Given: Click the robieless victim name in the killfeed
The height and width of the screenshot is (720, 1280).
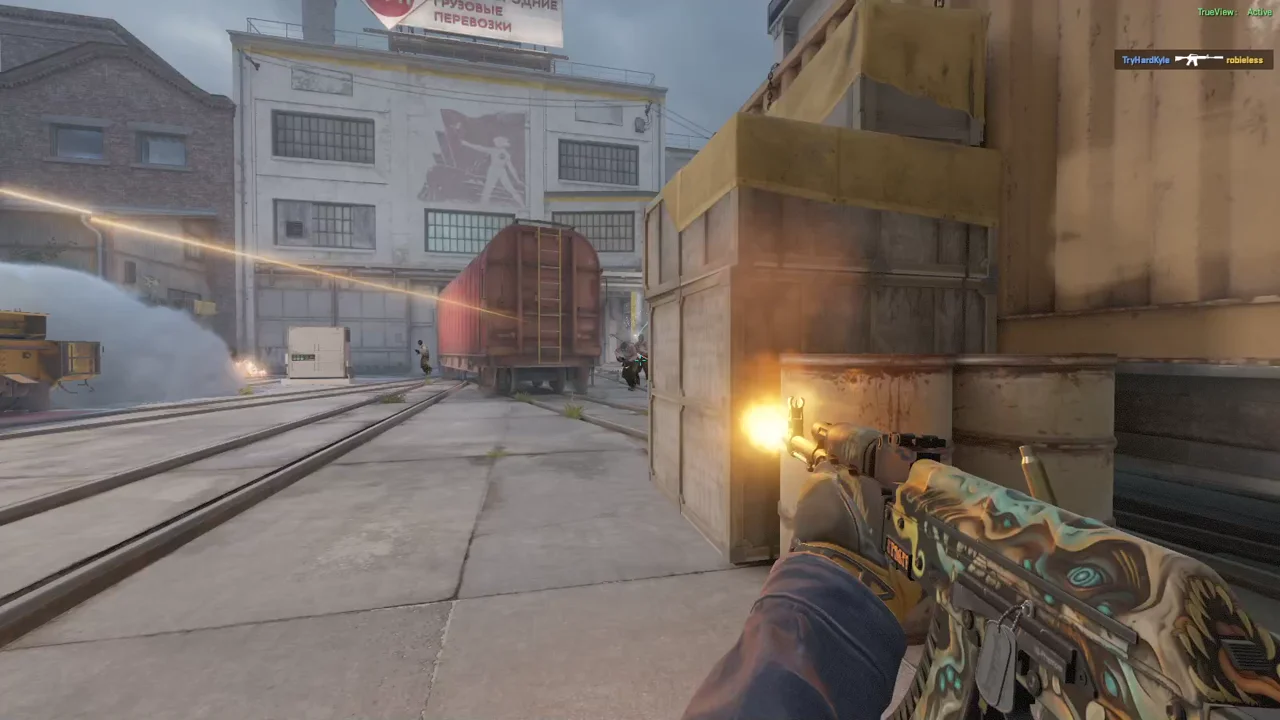Looking at the screenshot, I should [1245, 60].
